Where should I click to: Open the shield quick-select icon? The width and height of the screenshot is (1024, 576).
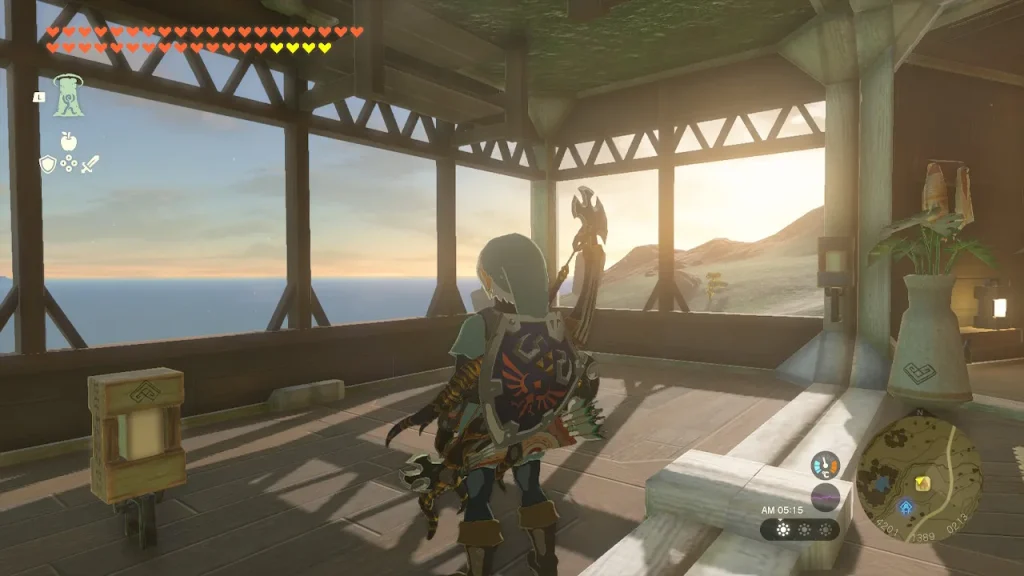[x=47, y=164]
